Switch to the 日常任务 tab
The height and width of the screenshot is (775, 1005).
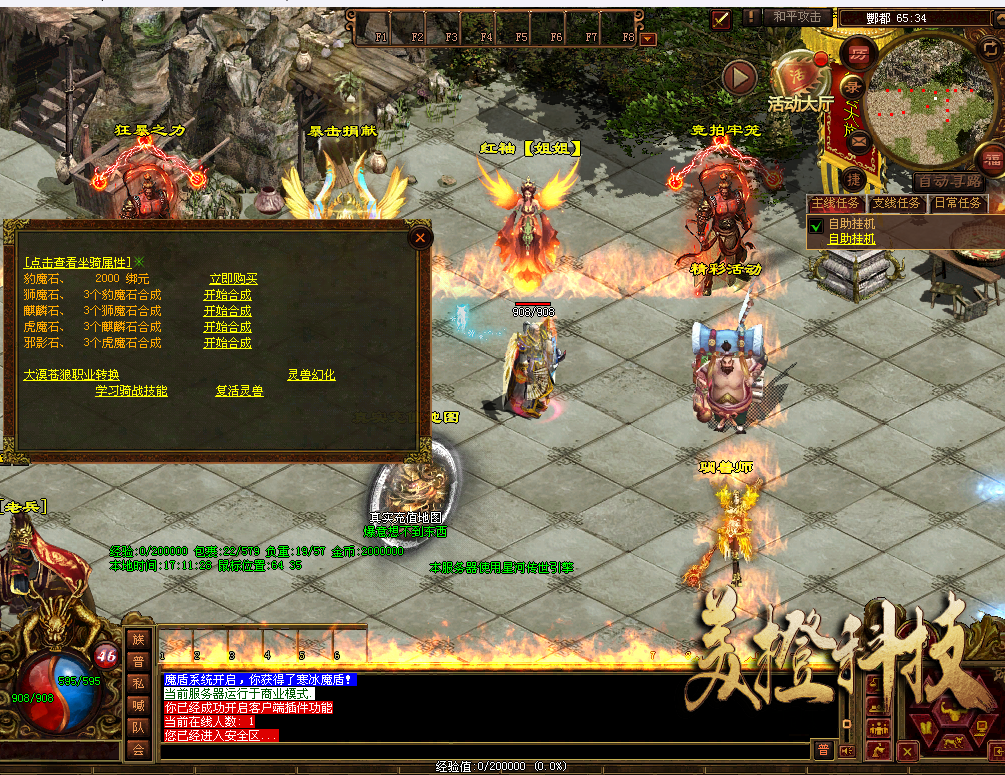tap(957, 203)
